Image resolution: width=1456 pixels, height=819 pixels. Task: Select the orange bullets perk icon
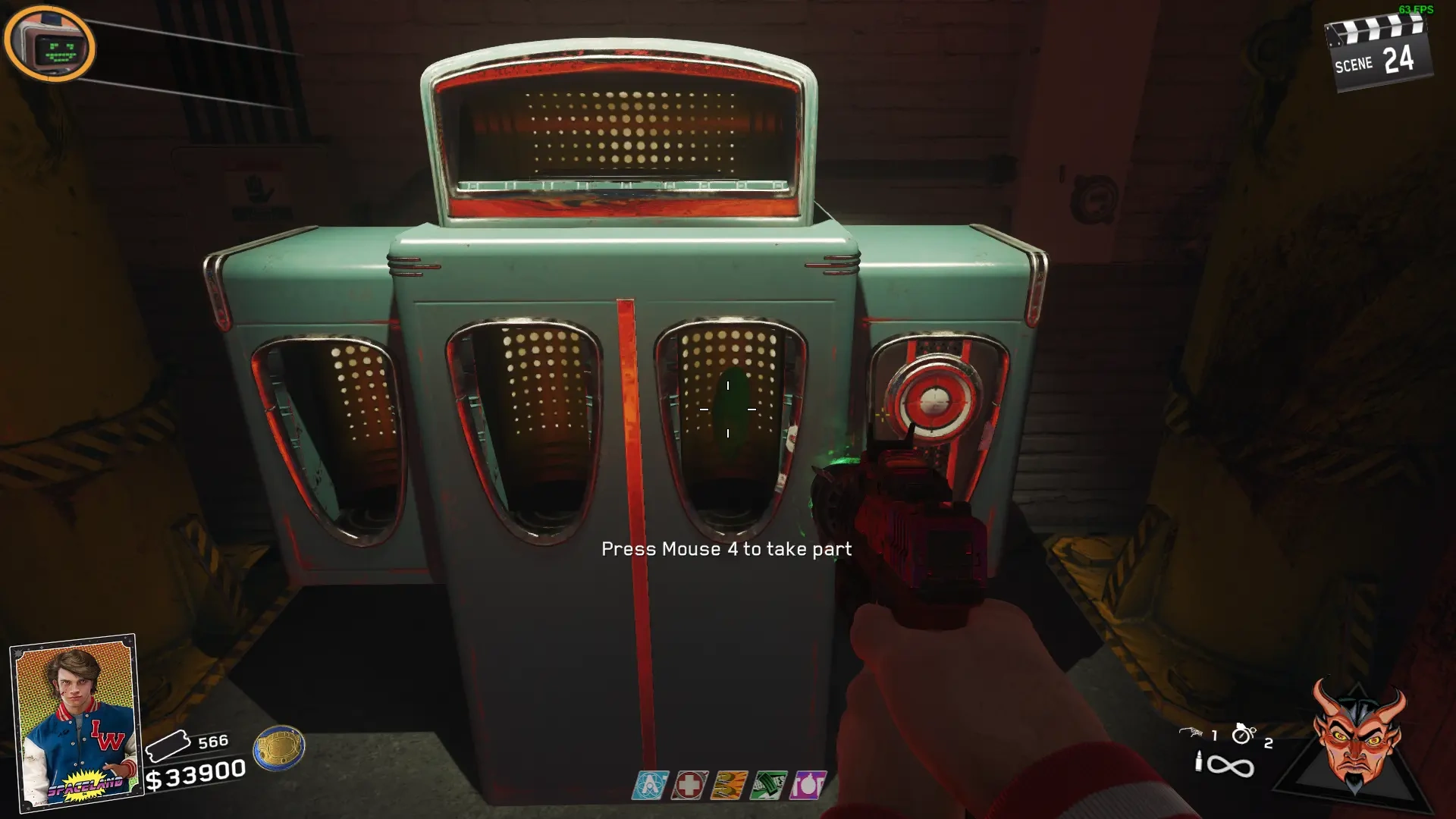(x=728, y=786)
